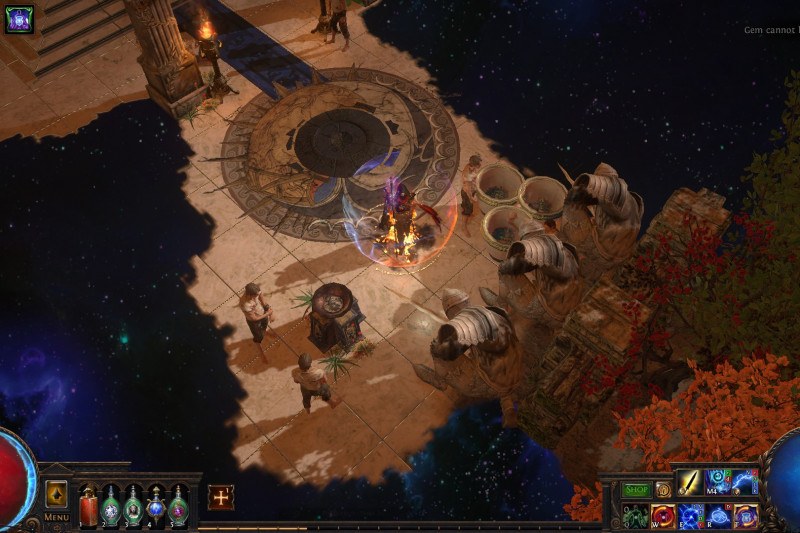Activate the lightning bolt skill icon
The image size is (800, 533).
(744, 483)
